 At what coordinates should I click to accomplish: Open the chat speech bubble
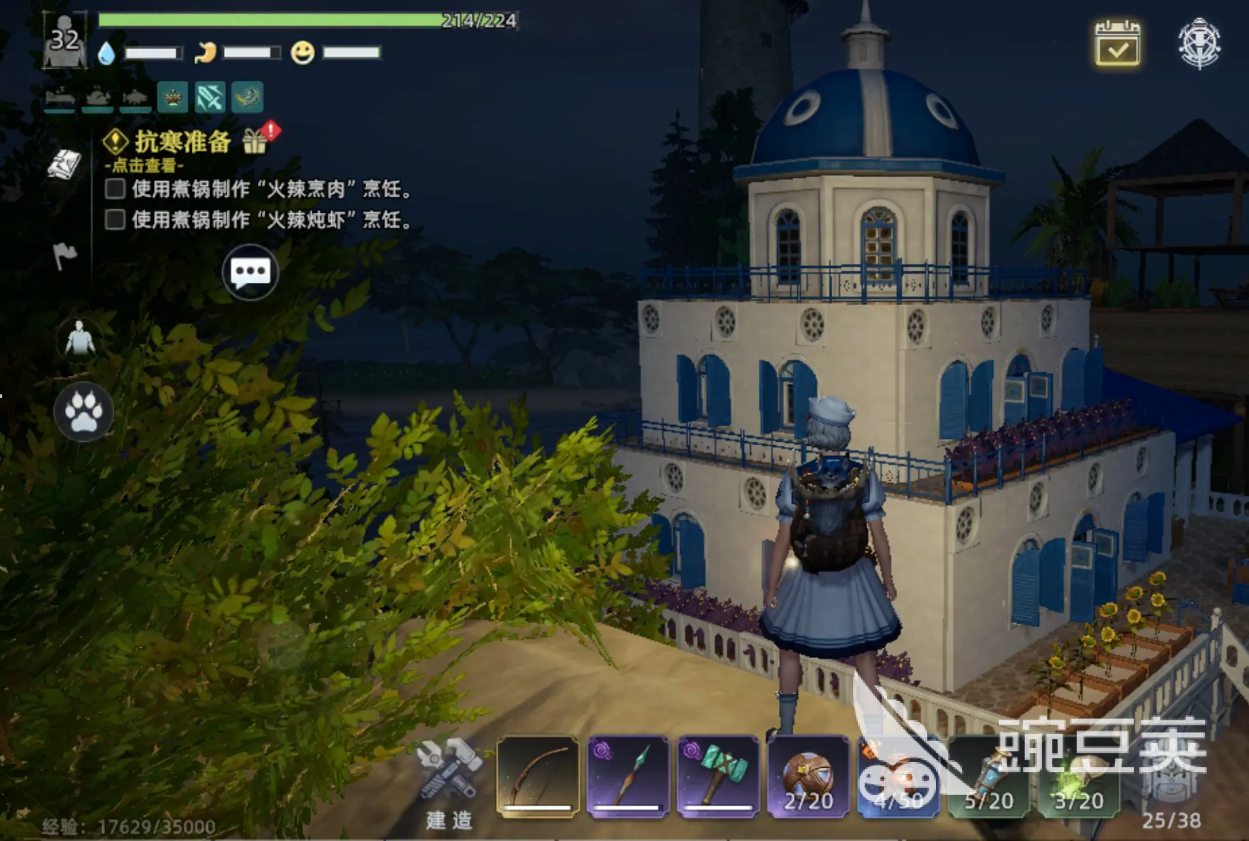click(x=249, y=272)
